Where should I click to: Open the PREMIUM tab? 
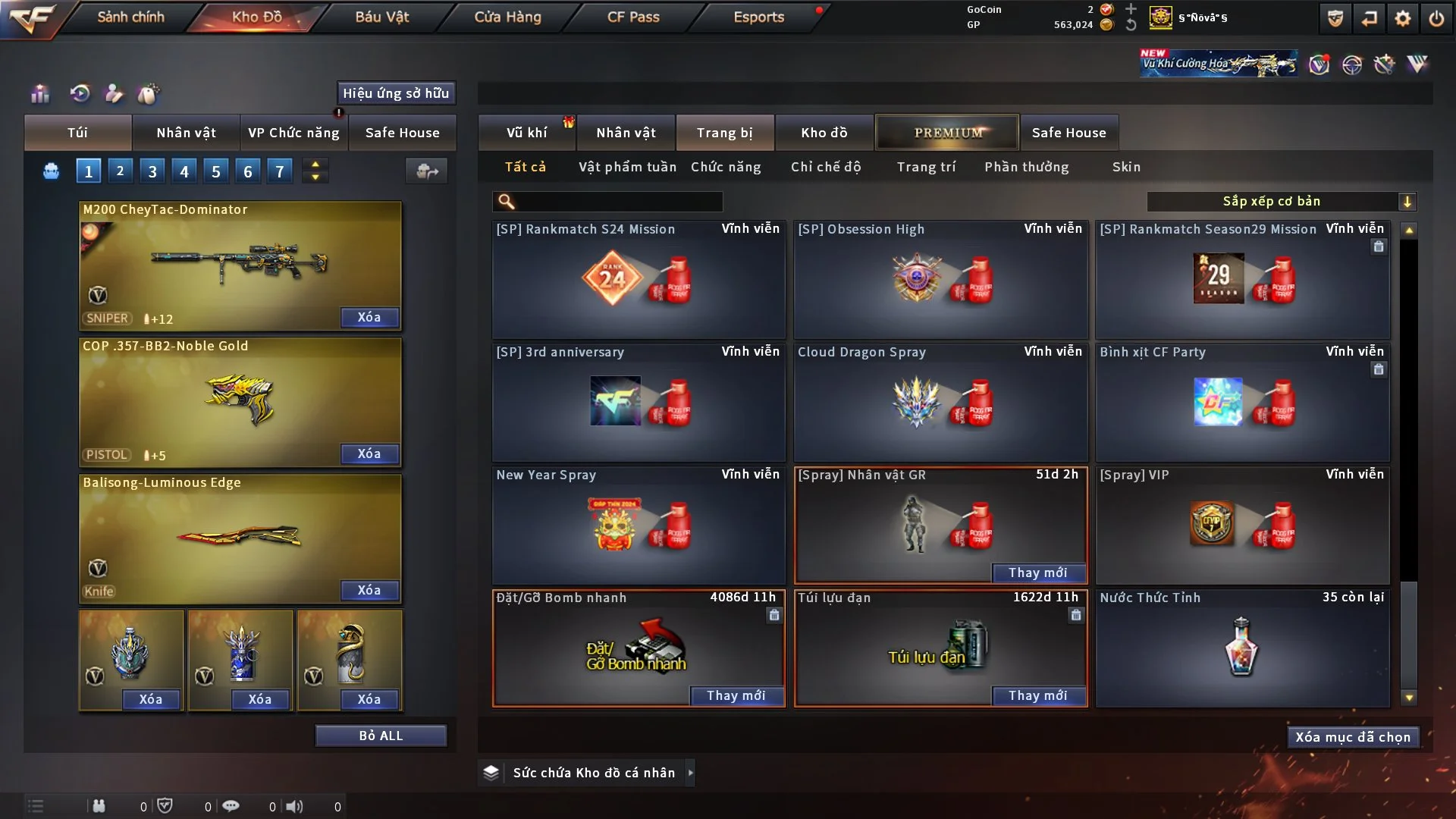point(947,133)
